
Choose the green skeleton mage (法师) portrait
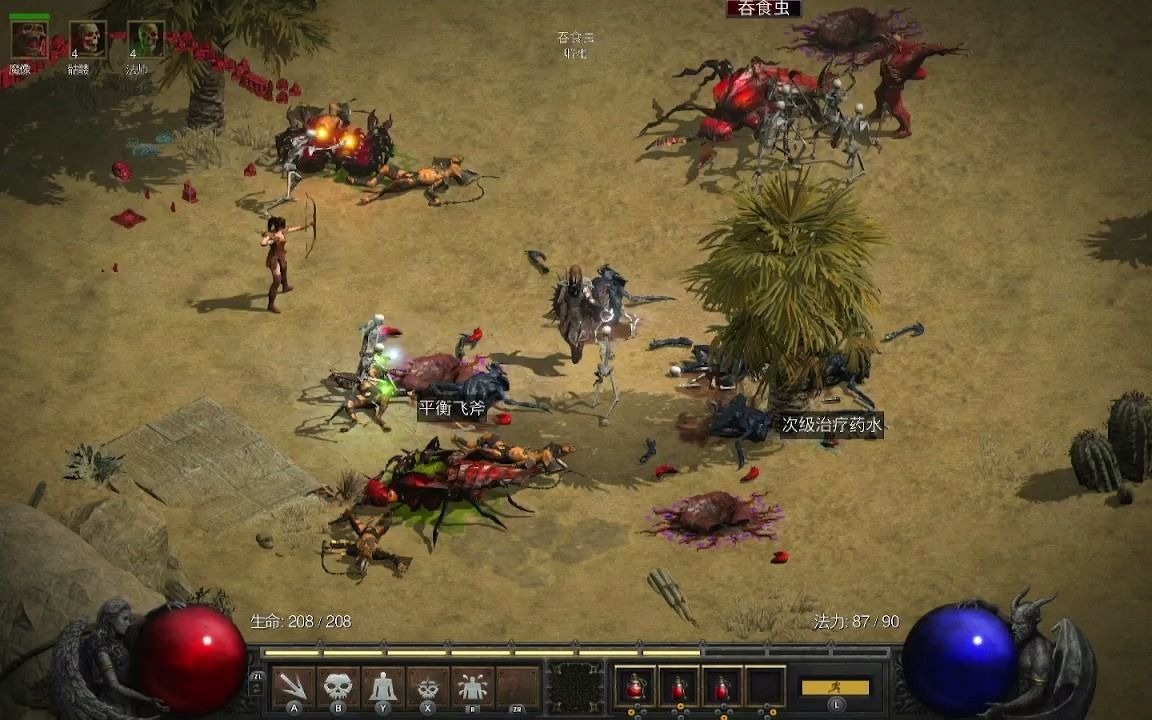click(x=144, y=40)
